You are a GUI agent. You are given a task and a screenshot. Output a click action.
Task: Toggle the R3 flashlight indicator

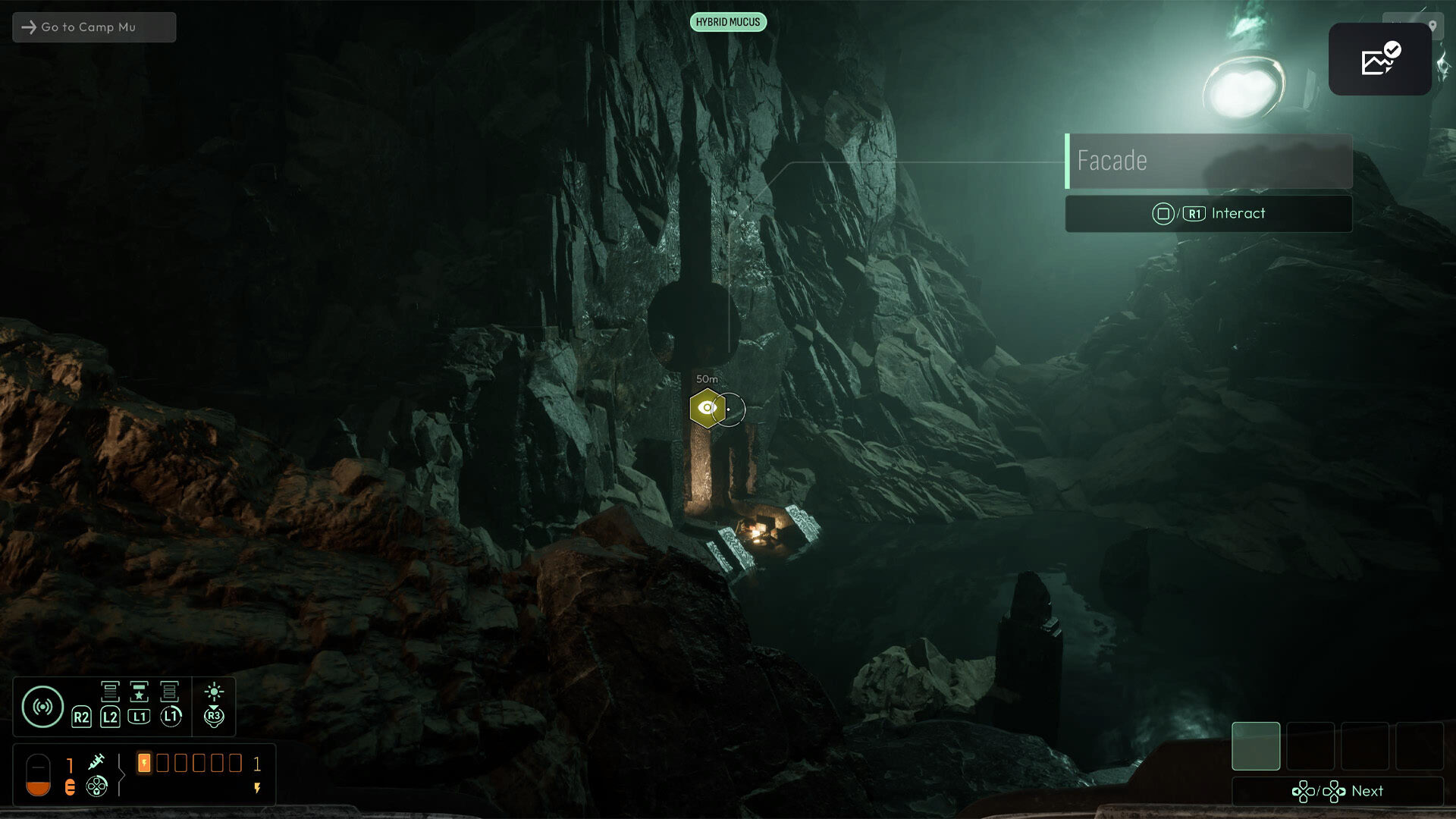coord(214,717)
